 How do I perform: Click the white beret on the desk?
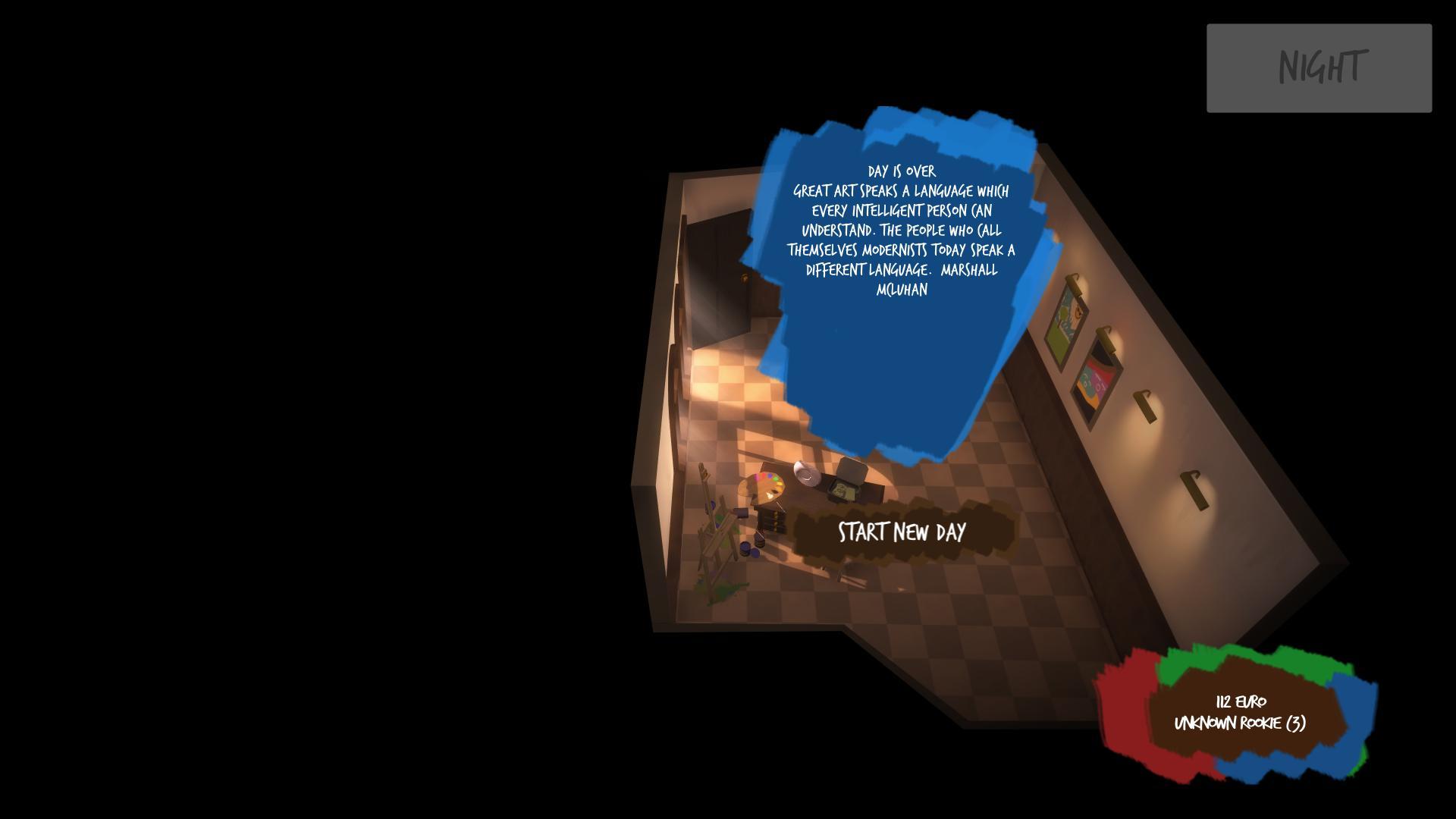[806, 474]
